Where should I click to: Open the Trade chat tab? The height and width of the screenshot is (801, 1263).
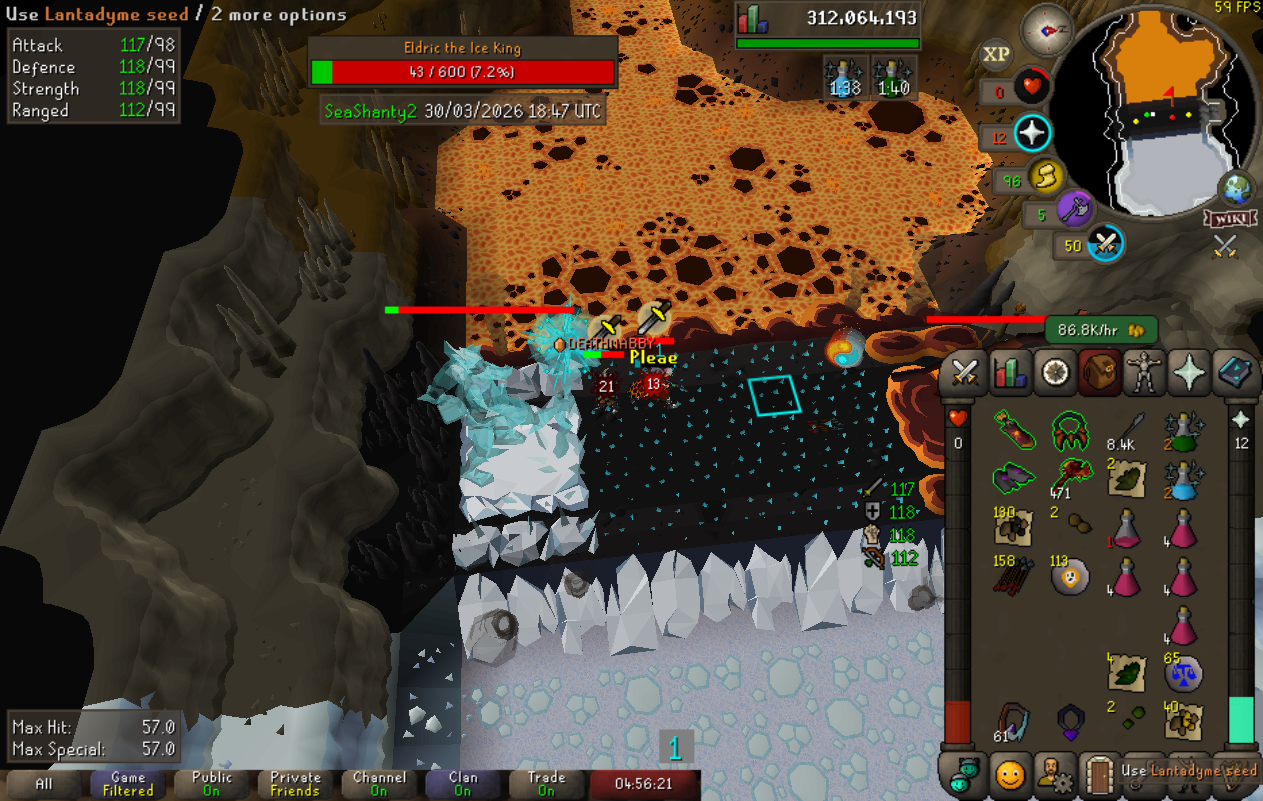[x=546, y=783]
